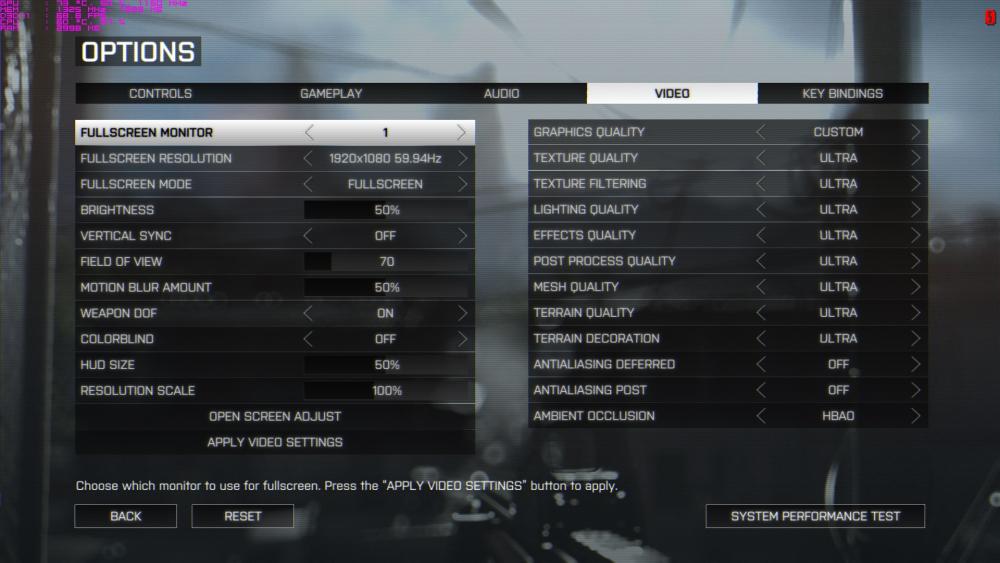Toggle Vertical Sync with right arrow
This screenshot has height=563, width=1000.
[462, 236]
